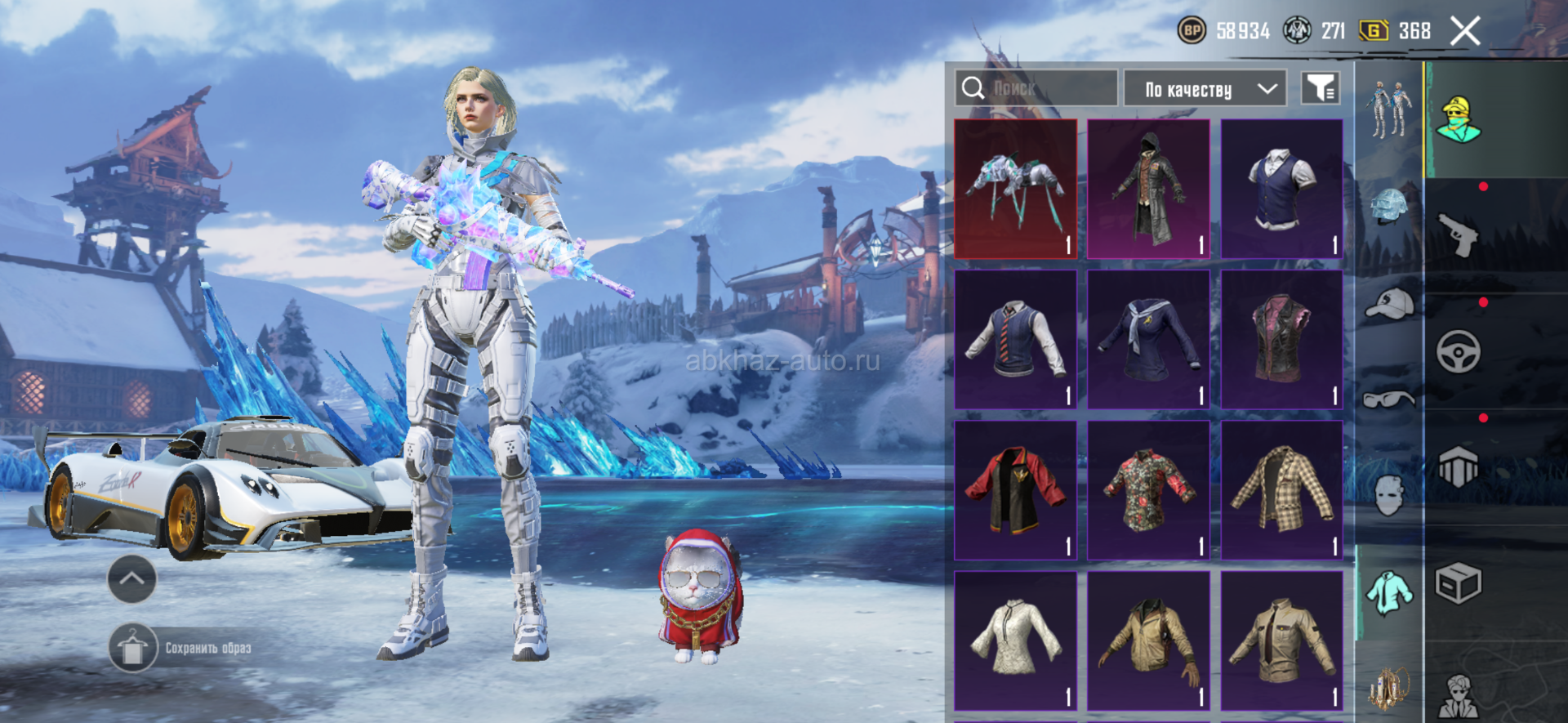
Task: Select the white lace blouse
Action: [x=1015, y=640]
